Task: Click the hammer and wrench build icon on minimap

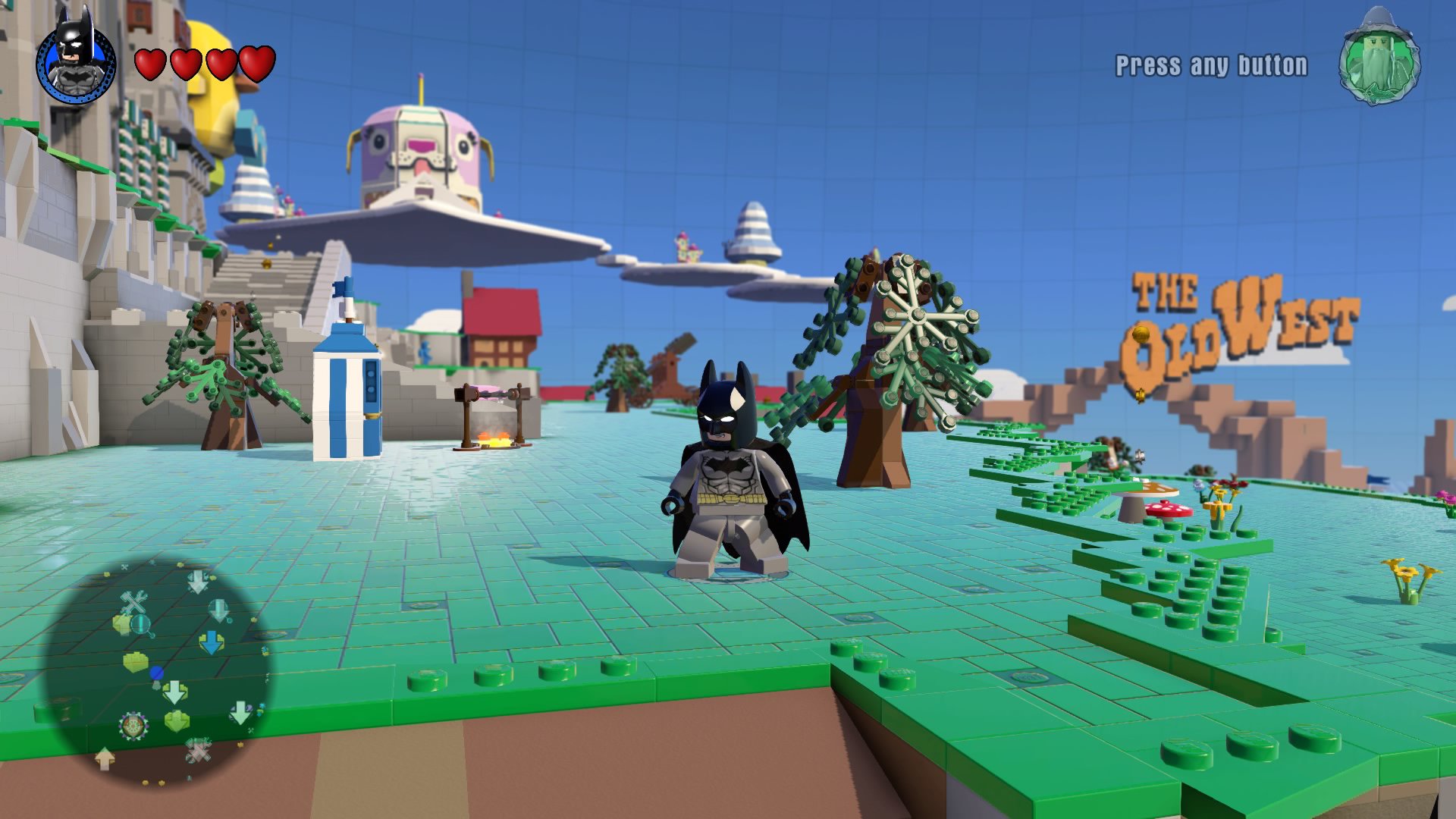Action: click(135, 603)
